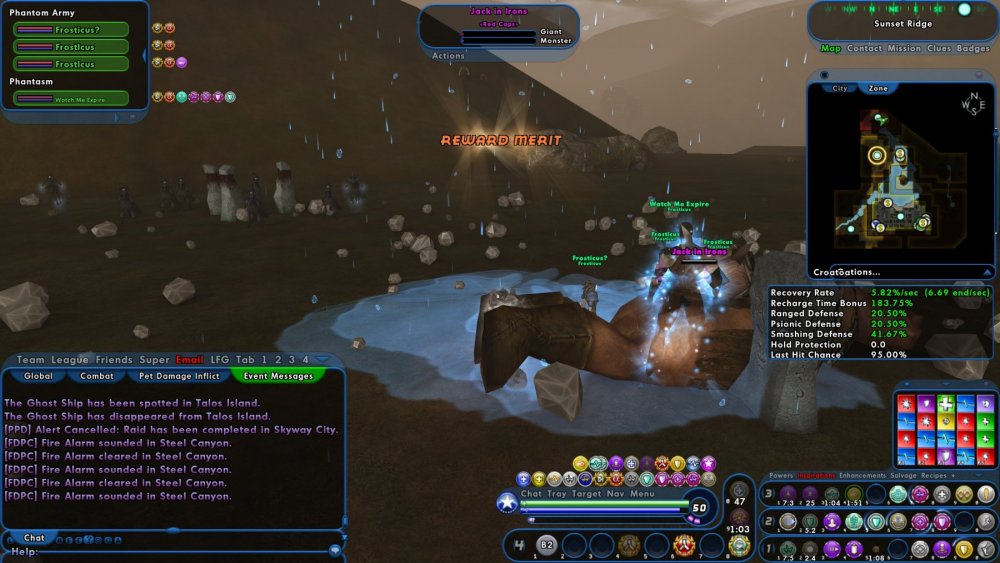Open the Contact window

tap(864, 48)
